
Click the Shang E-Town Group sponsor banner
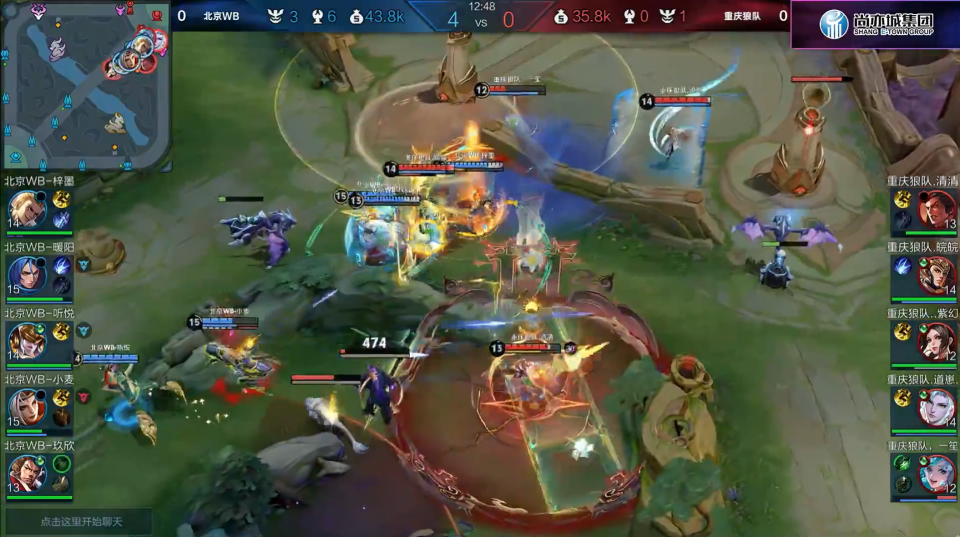click(875, 24)
